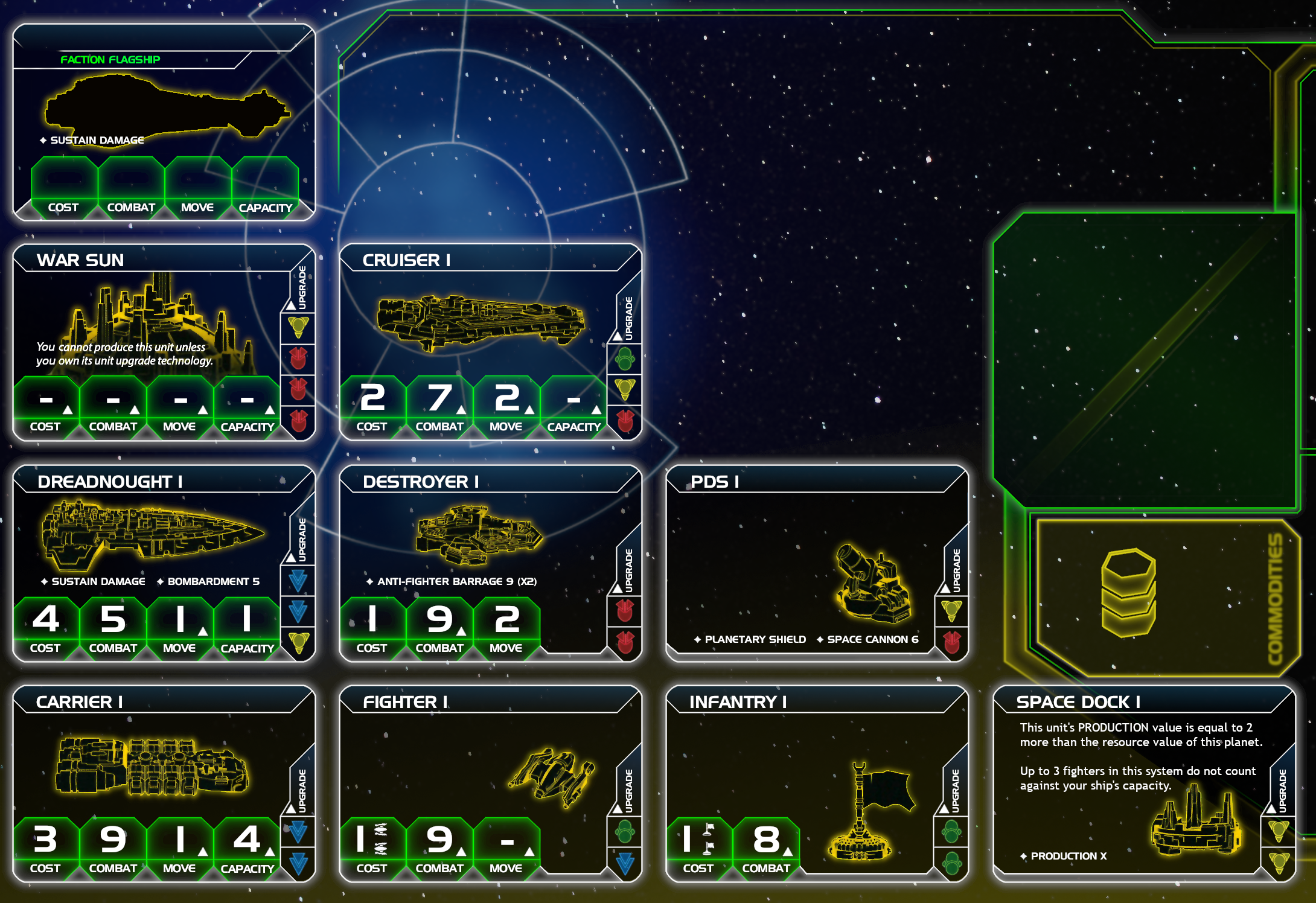Select the Infantry I unit card

(x=817, y=783)
